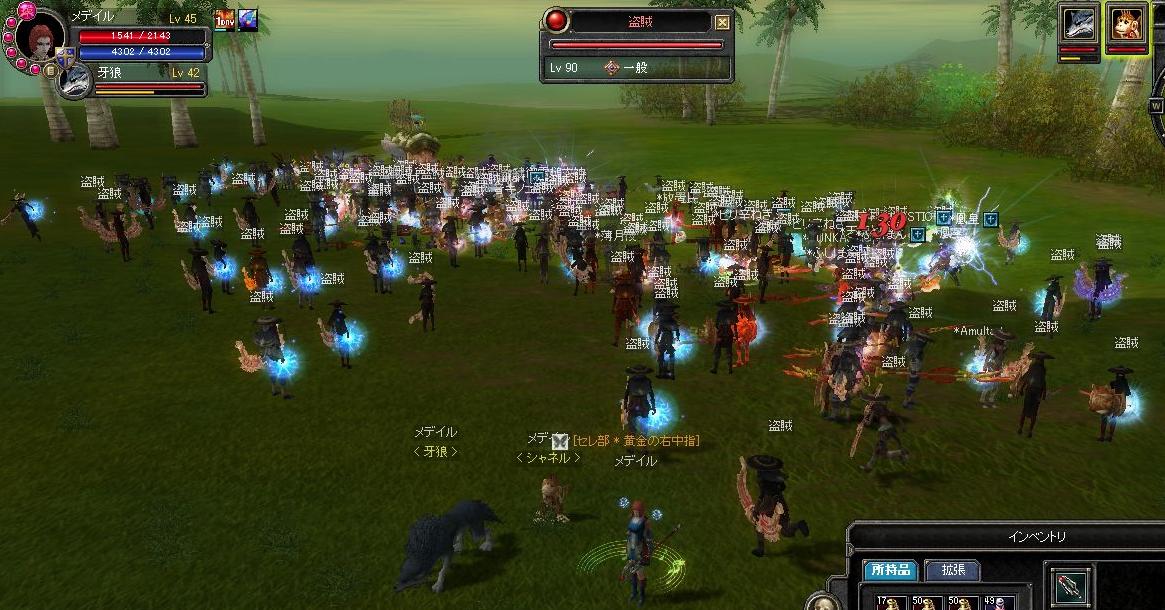Click the small scroll button below portrait
This screenshot has height=610, width=1165.
click(x=49, y=71)
